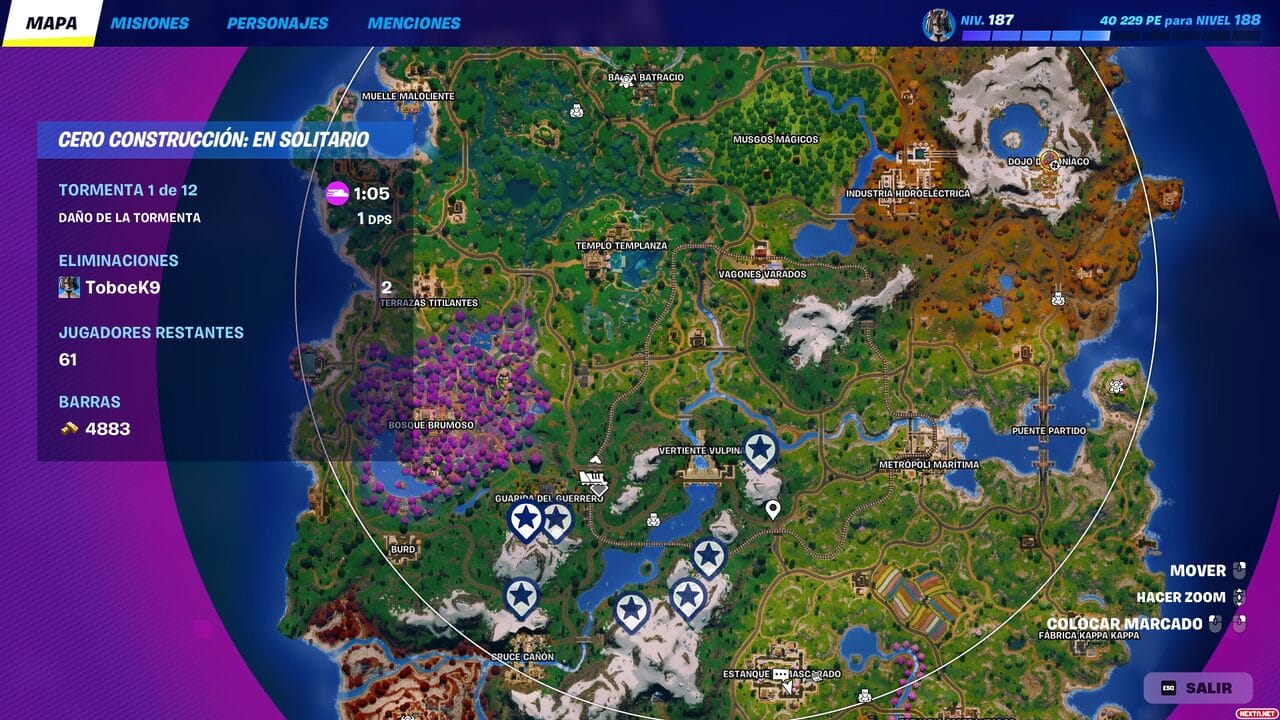The height and width of the screenshot is (720, 1280).
Task: Select the Dojo location on the snowy mountain
Action: (x=1050, y=161)
